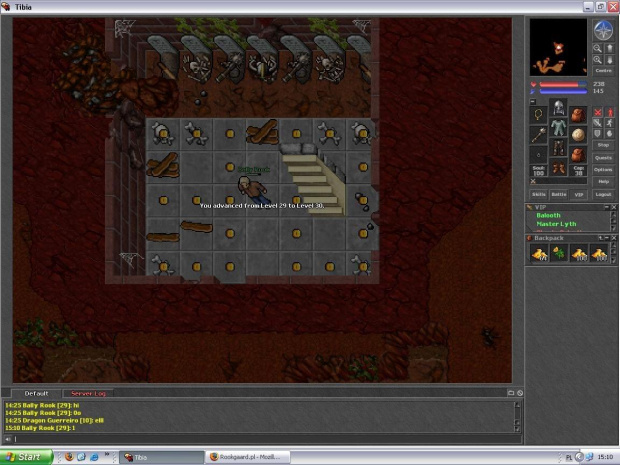The height and width of the screenshot is (465, 620).
Task: Open the Battle list
Action: pos(559,194)
